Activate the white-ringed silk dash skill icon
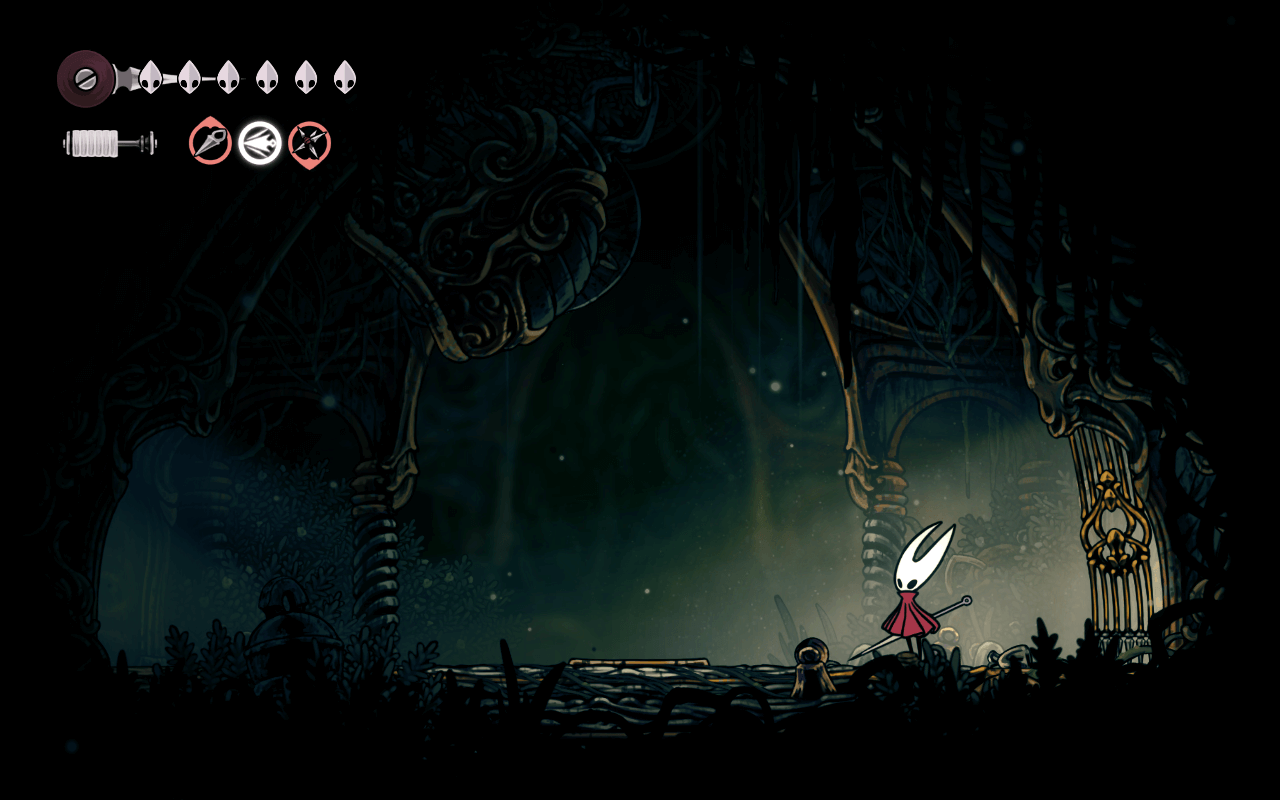 click(x=260, y=143)
